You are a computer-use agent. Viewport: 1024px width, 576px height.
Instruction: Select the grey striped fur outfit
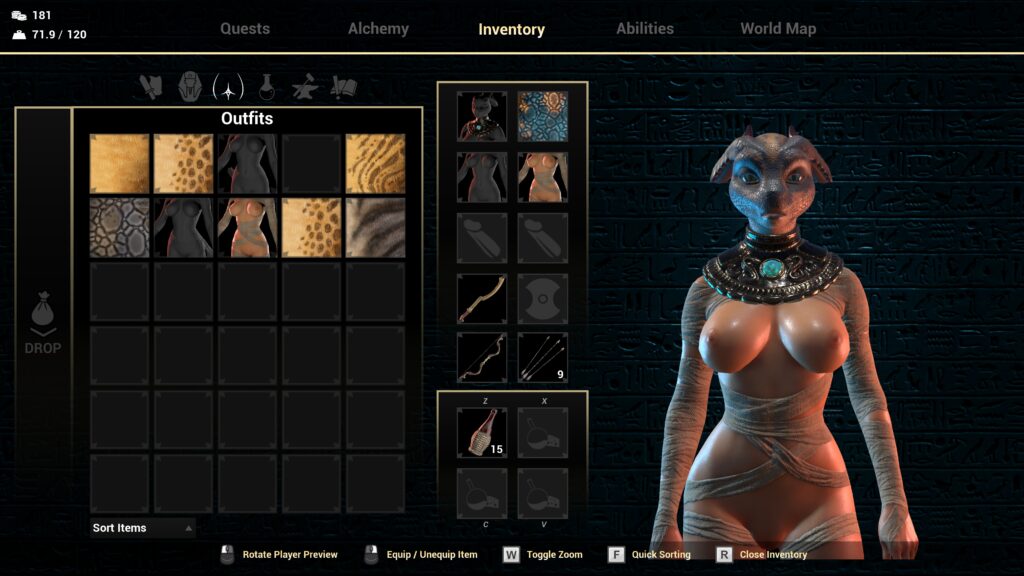point(376,228)
